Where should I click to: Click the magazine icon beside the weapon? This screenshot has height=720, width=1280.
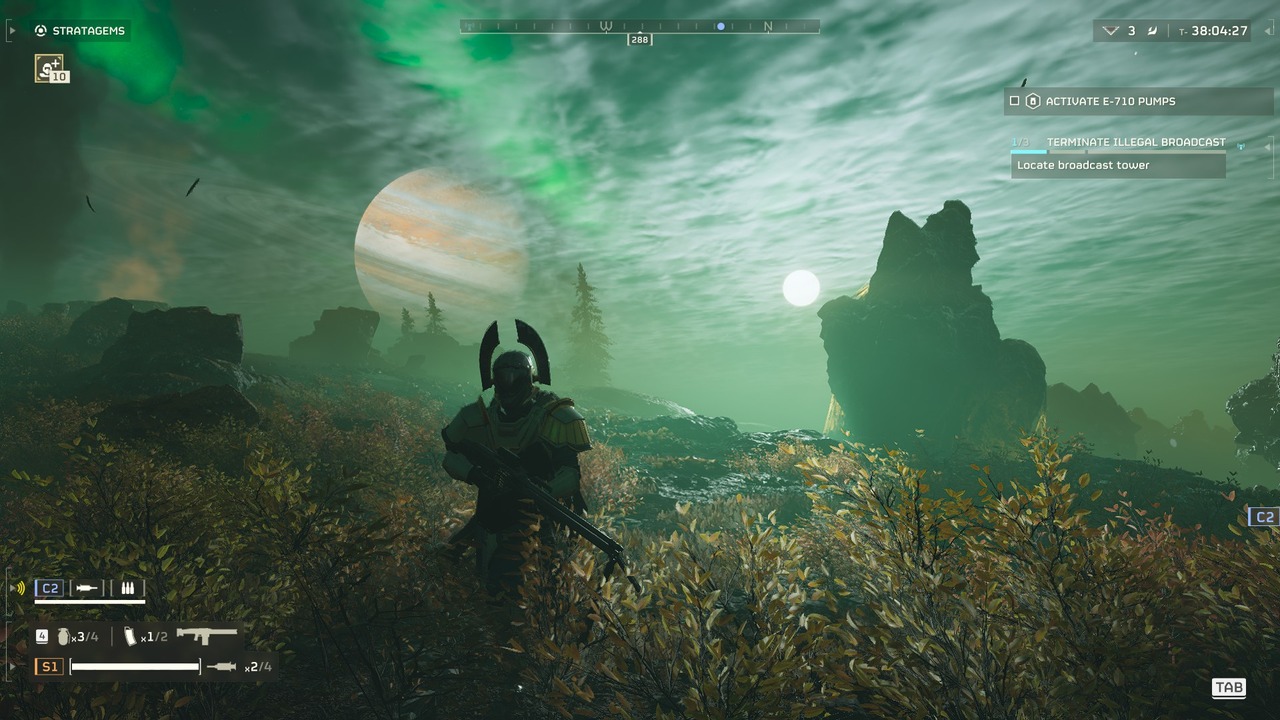click(130, 636)
